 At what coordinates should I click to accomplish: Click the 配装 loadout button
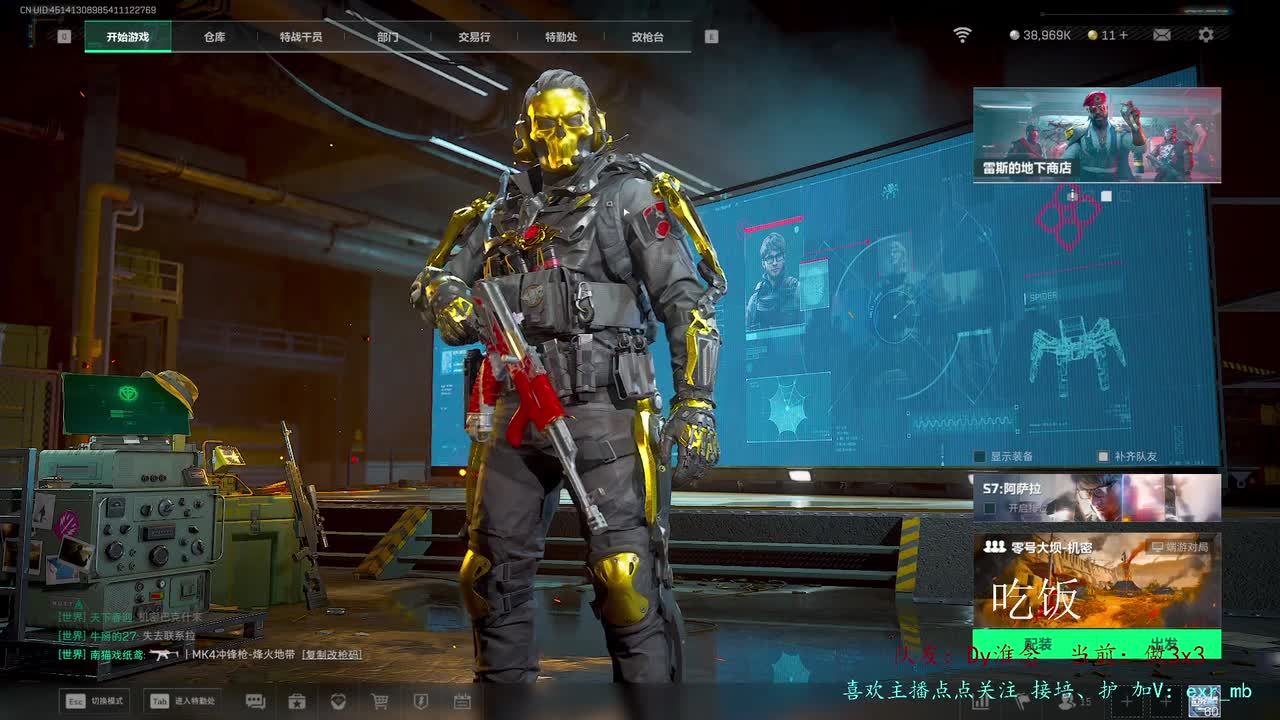coord(1038,645)
